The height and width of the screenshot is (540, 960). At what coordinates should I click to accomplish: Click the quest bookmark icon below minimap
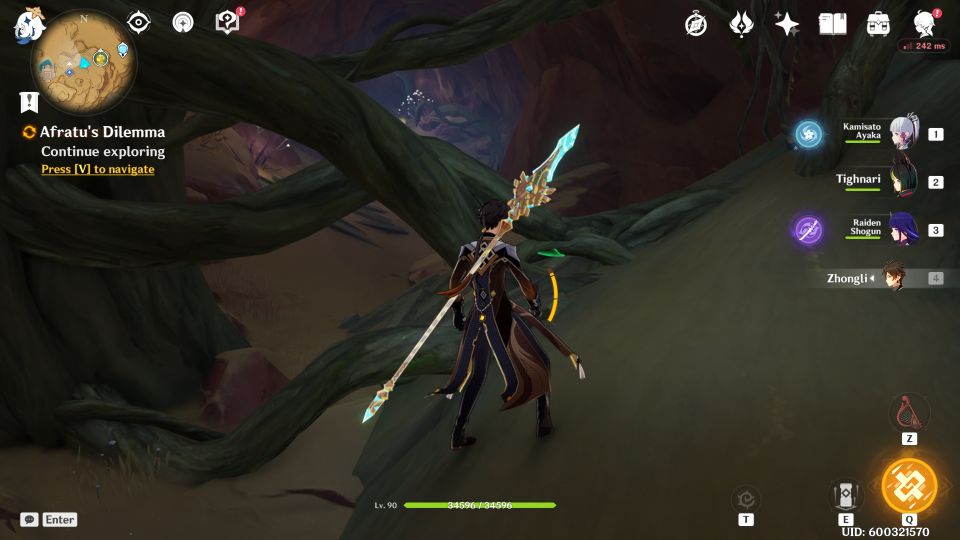pos(29,102)
